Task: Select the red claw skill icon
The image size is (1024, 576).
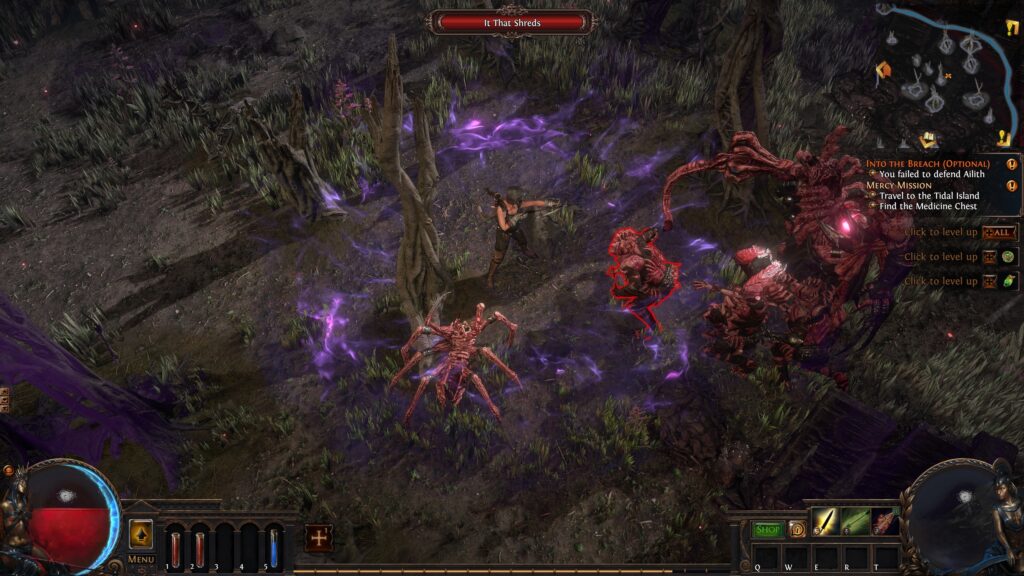Action: tap(885, 521)
